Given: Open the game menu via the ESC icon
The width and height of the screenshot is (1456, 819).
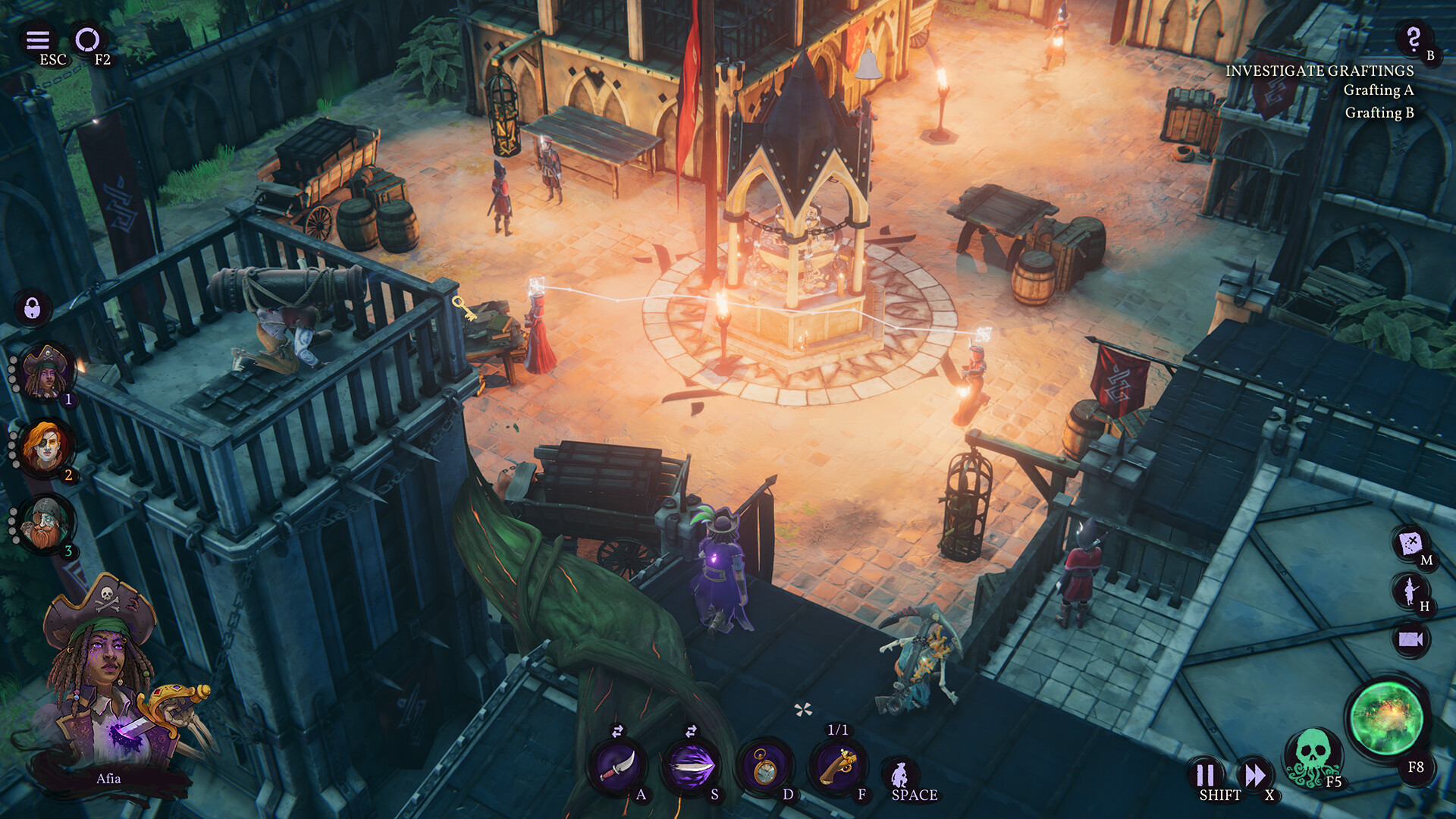Looking at the screenshot, I should click(38, 42).
